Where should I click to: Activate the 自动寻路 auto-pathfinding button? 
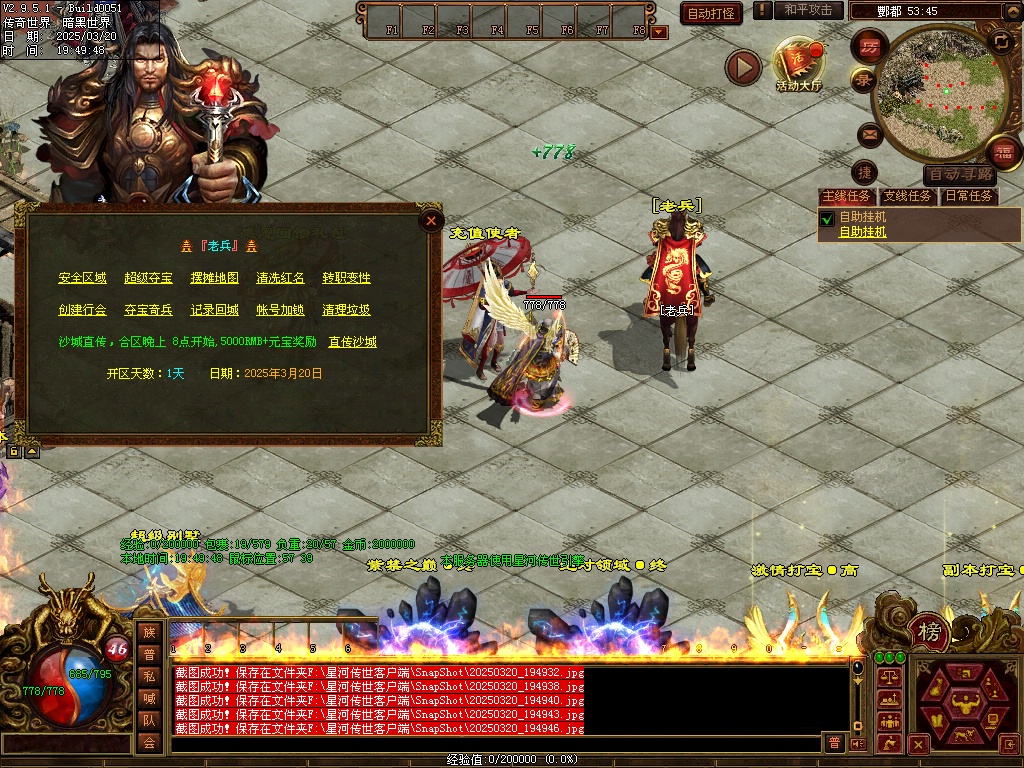(960, 174)
